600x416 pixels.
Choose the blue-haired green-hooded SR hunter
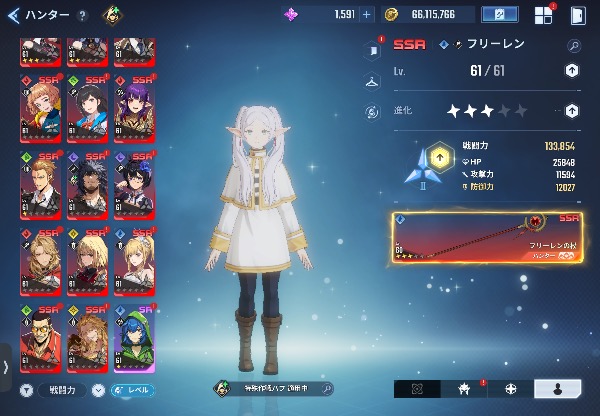[134, 338]
